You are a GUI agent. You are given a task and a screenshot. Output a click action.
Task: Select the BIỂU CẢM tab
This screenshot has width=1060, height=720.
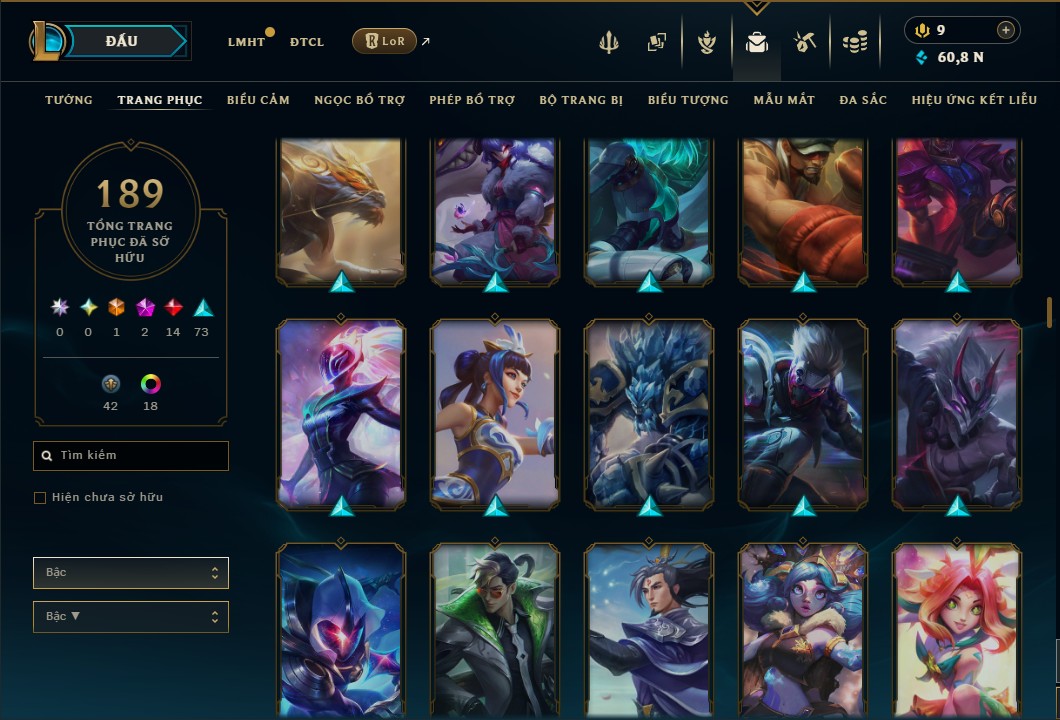[258, 100]
